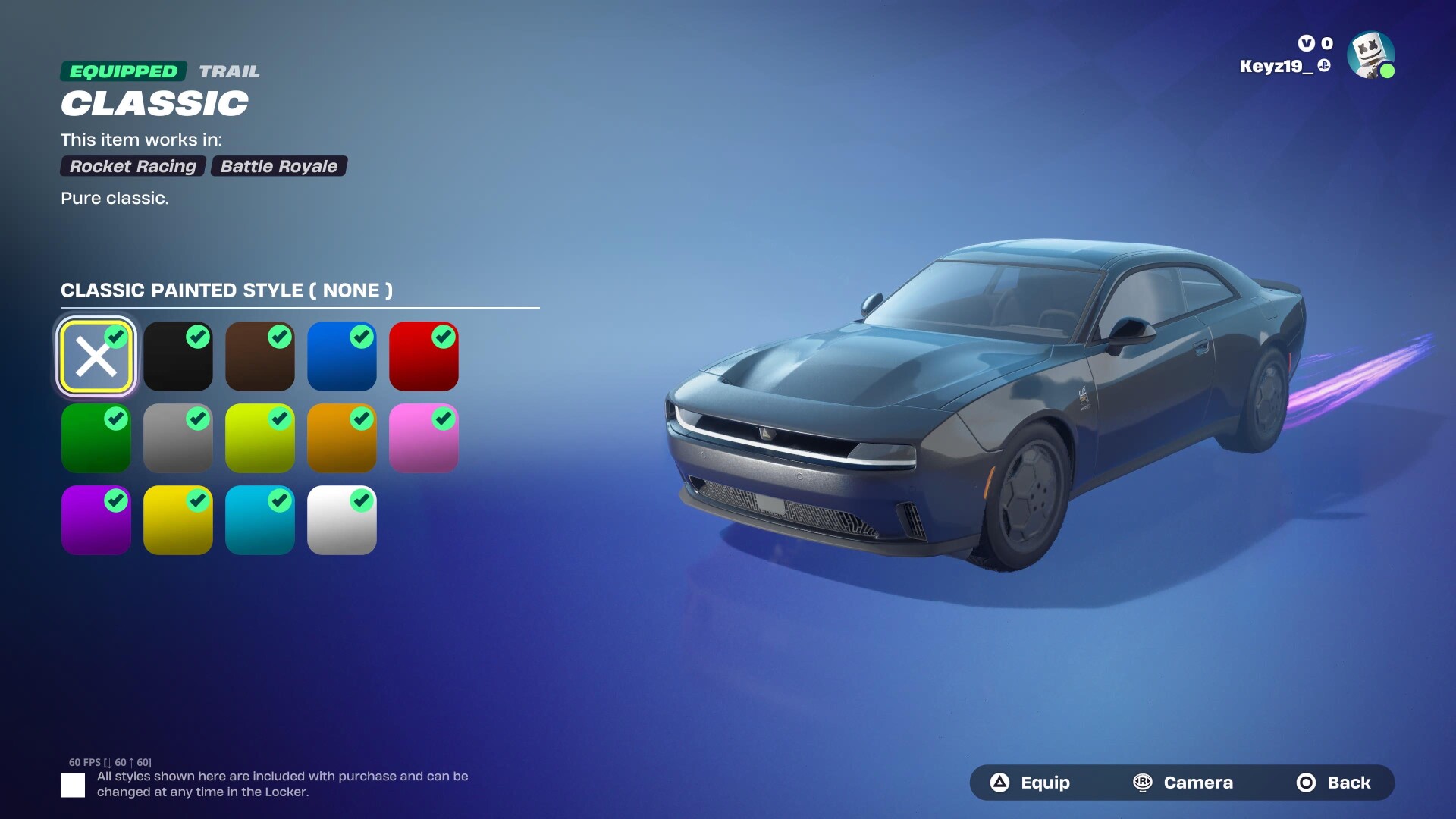Click the Battle Royale mode tag
Screen dimensions: 1456x819
279,166
